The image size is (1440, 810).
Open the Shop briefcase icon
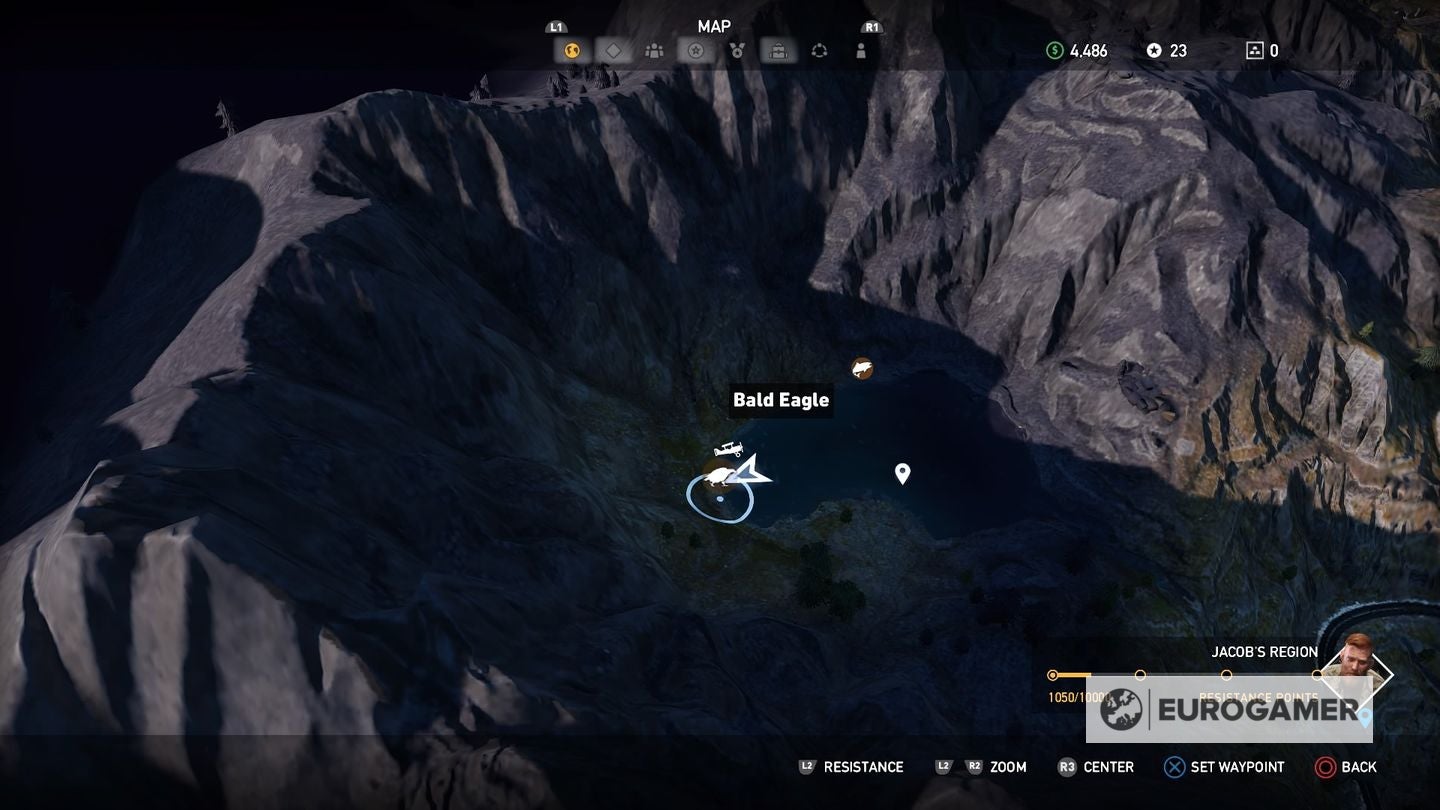pos(776,48)
